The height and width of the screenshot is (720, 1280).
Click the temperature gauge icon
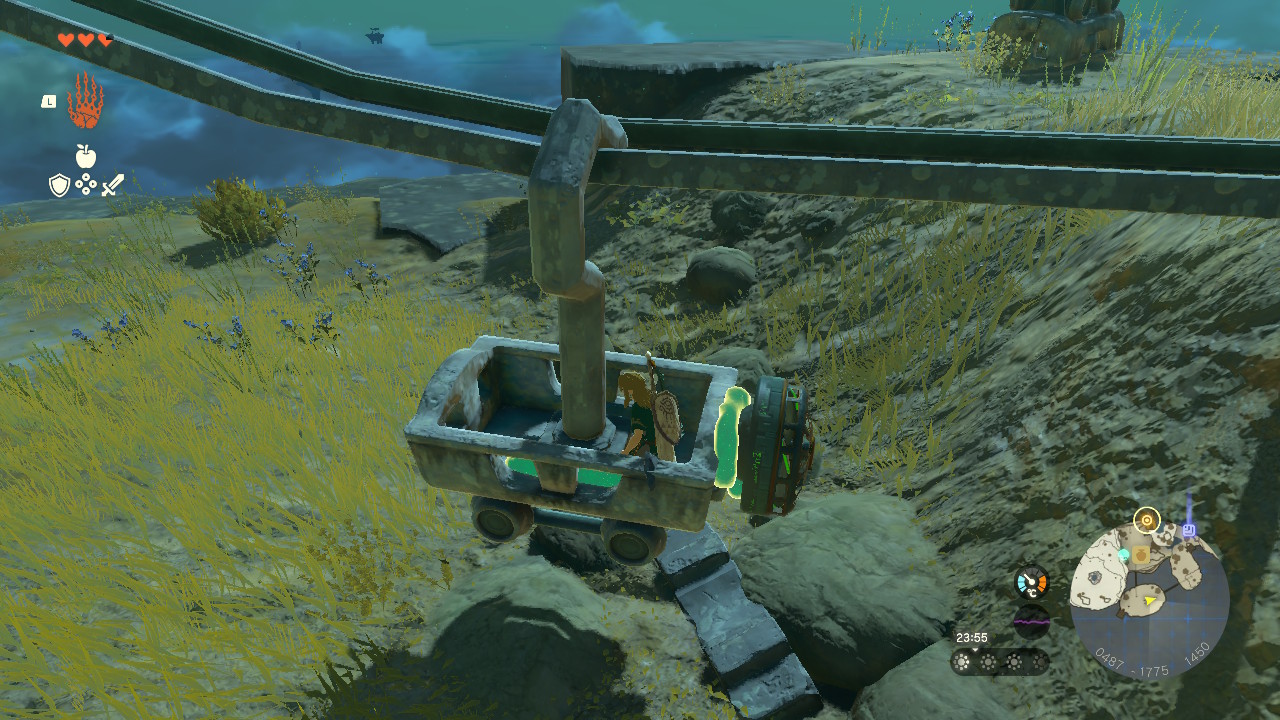(x=1031, y=582)
